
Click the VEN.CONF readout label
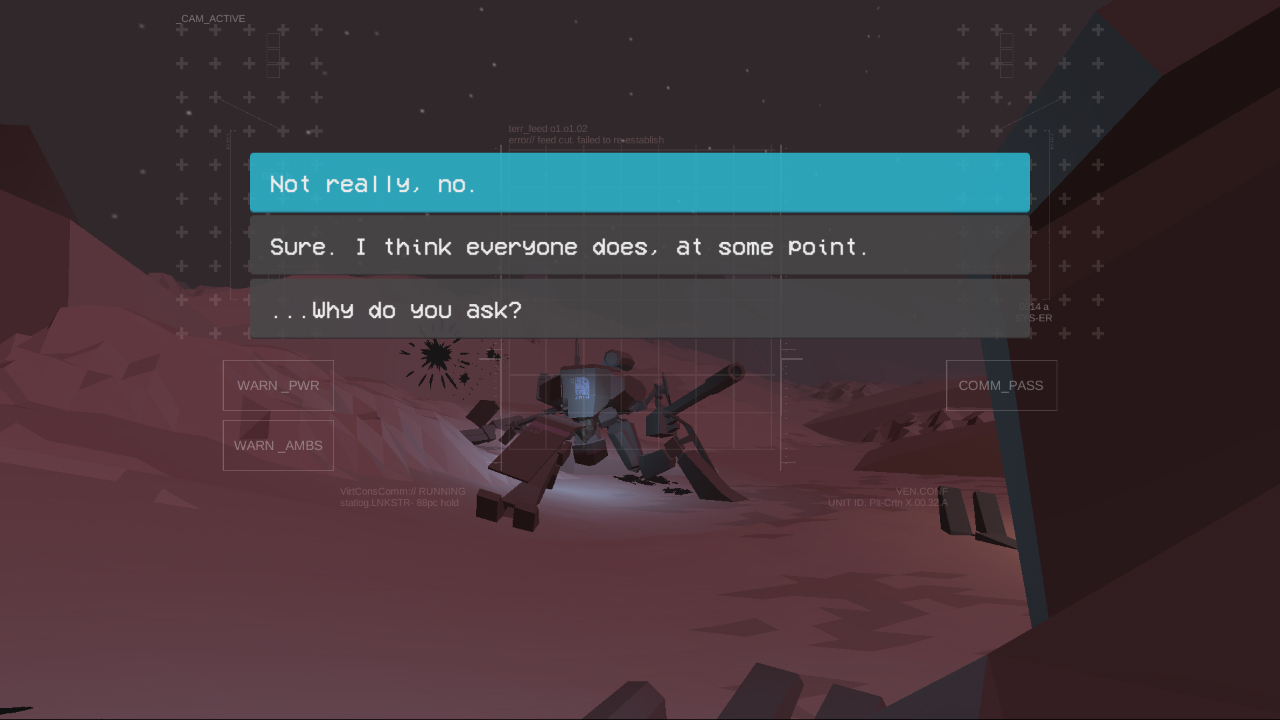[x=923, y=491]
